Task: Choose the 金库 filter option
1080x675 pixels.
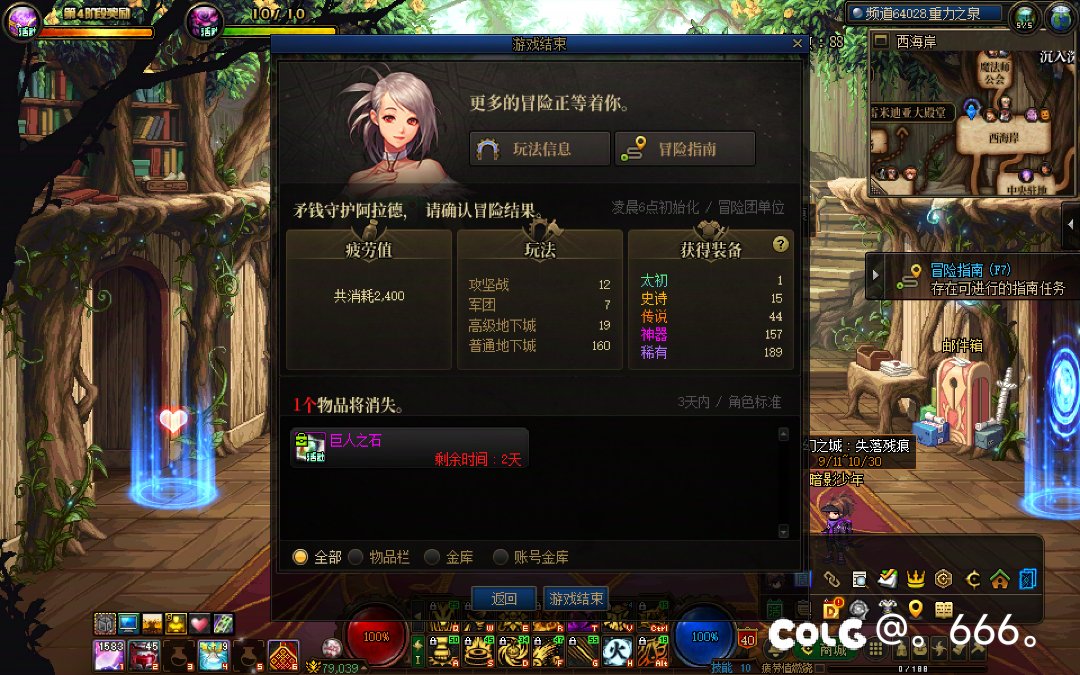Action: (432, 557)
